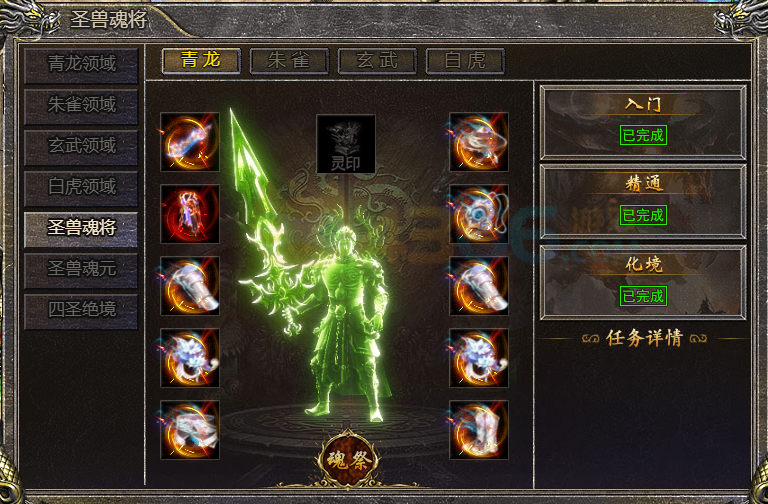Select the 灵印 seal slot
This screenshot has height=504, width=768.
click(x=346, y=143)
